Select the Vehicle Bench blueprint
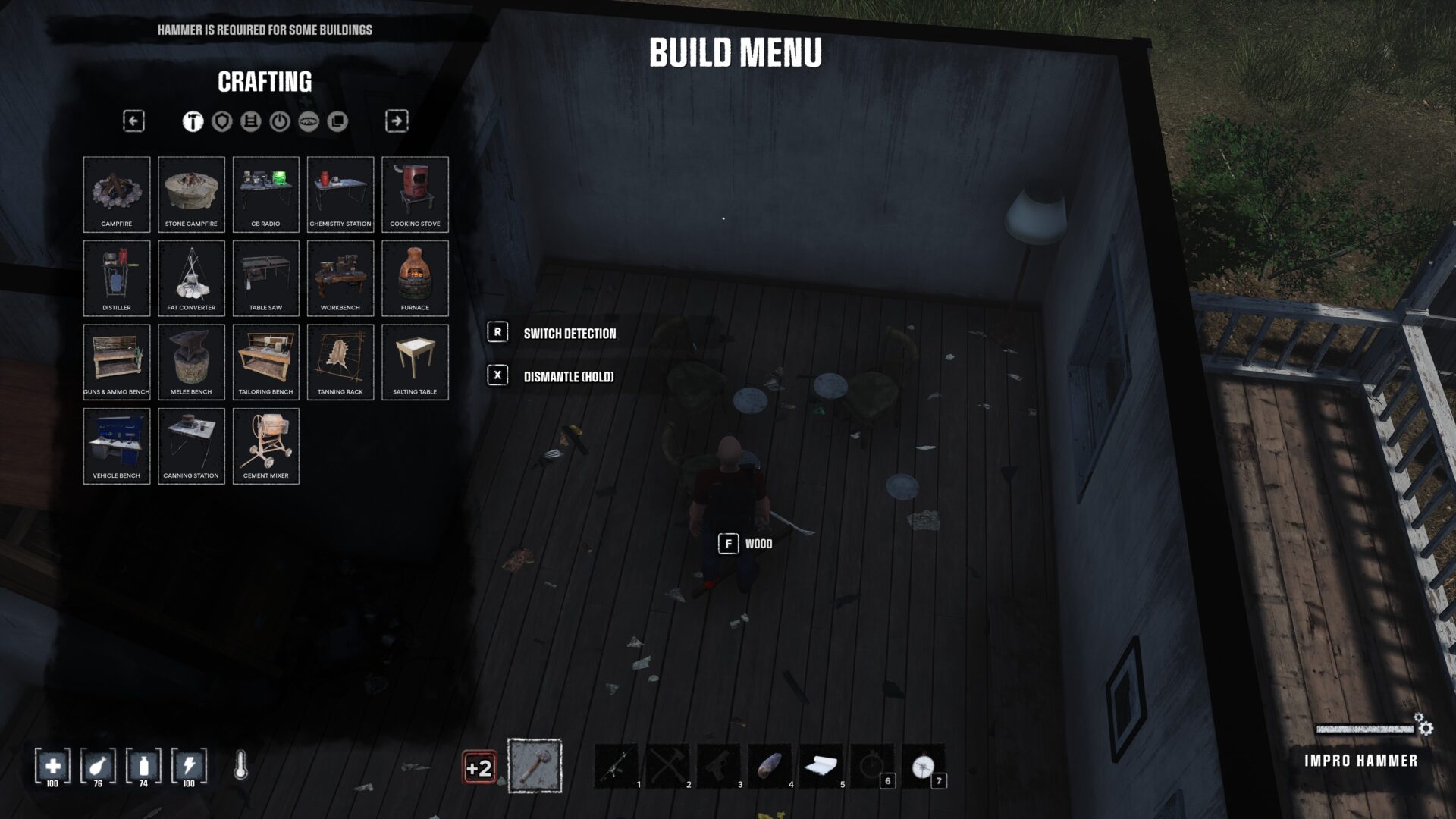Viewport: 1456px width, 819px height. pos(117,446)
